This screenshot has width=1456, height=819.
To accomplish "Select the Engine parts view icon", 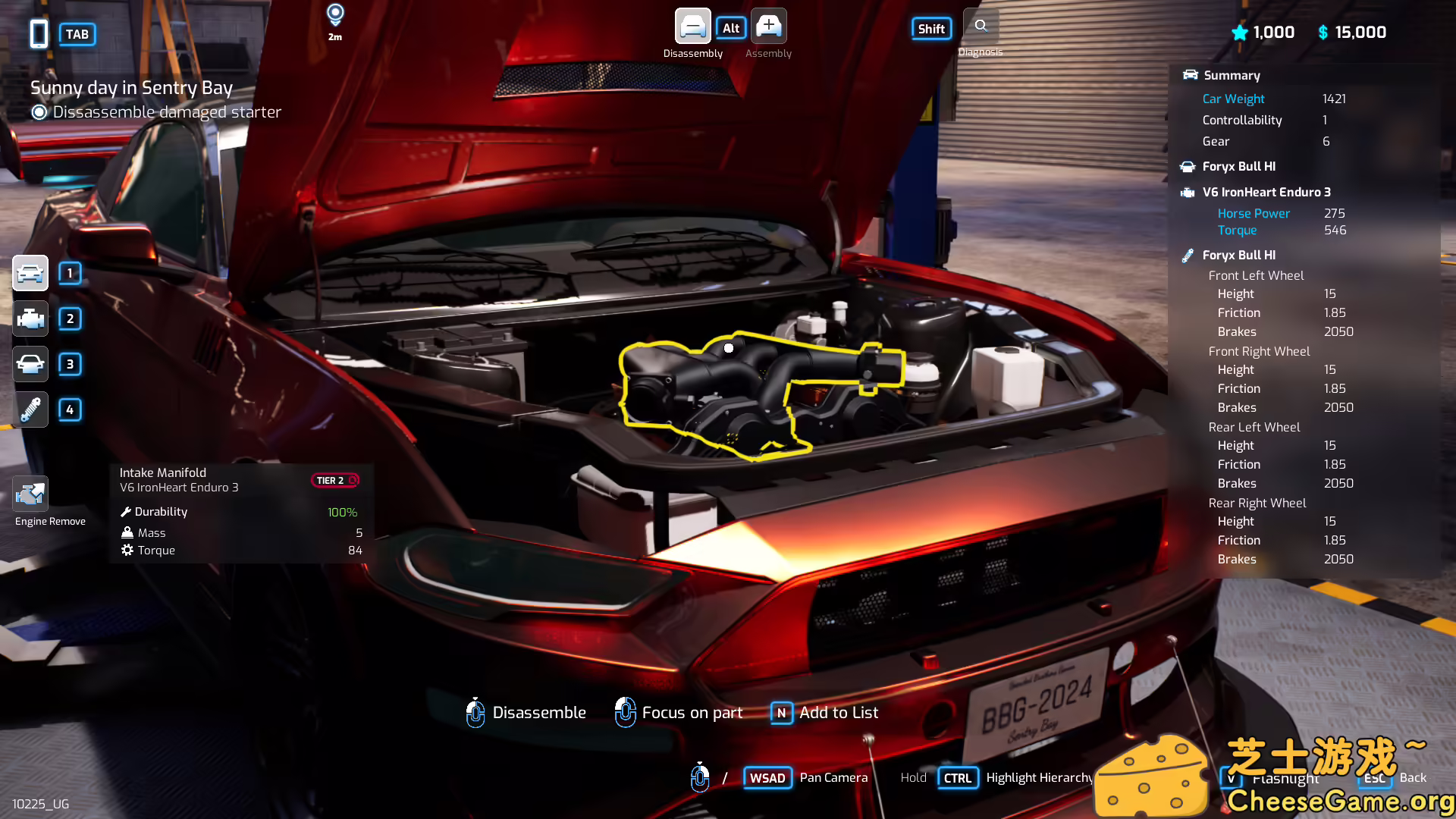I will click(x=30, y=318).
